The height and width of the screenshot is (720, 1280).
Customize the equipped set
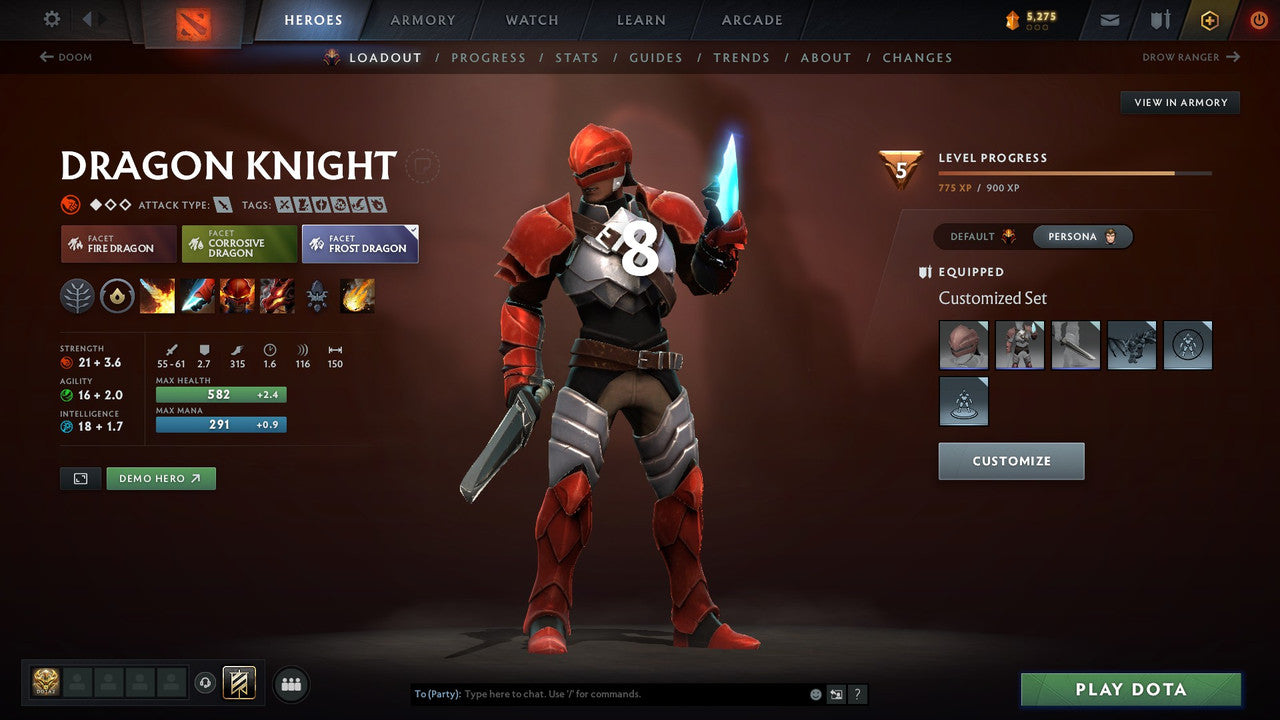[x=1011, y=461]
